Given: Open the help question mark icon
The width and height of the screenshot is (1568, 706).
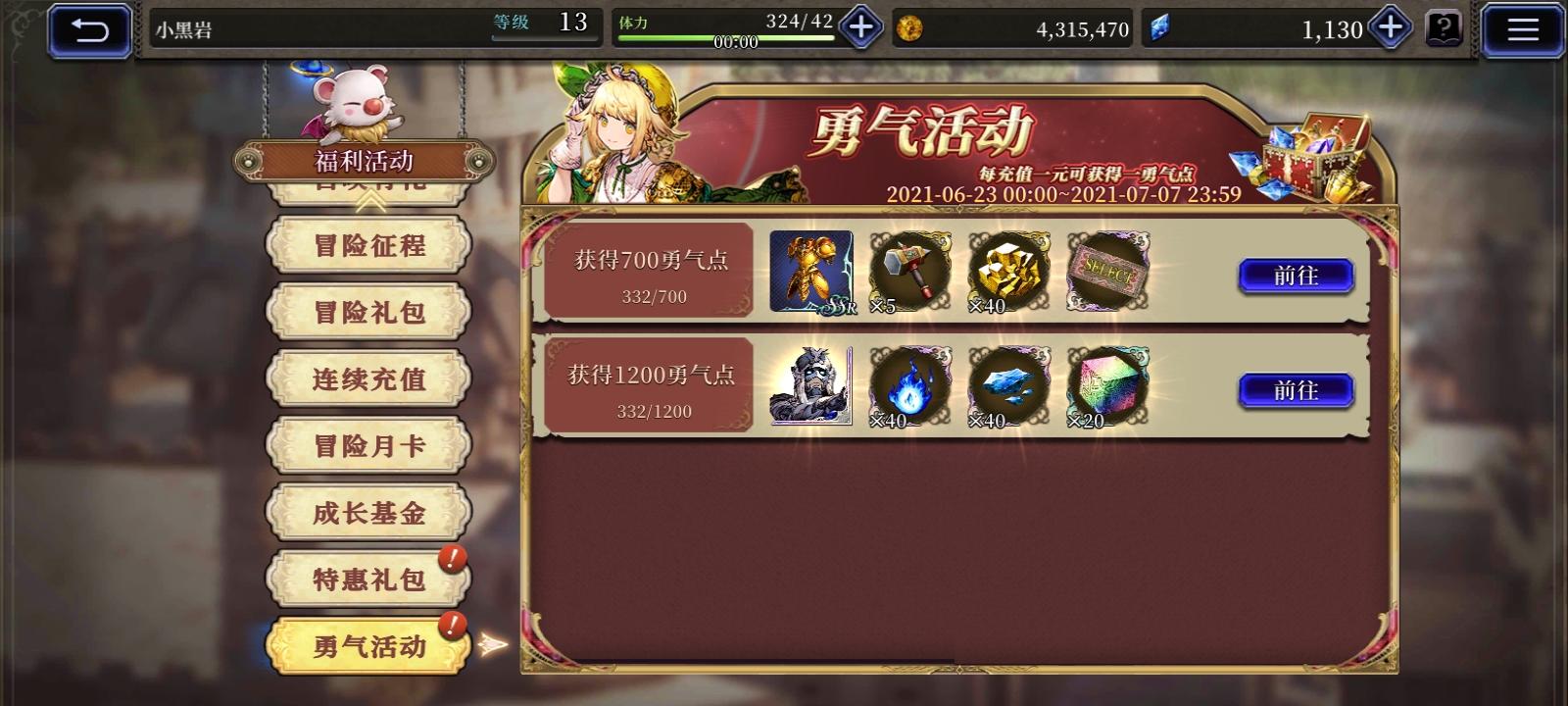Looking at the screenshot, I should coord(1445,28).
